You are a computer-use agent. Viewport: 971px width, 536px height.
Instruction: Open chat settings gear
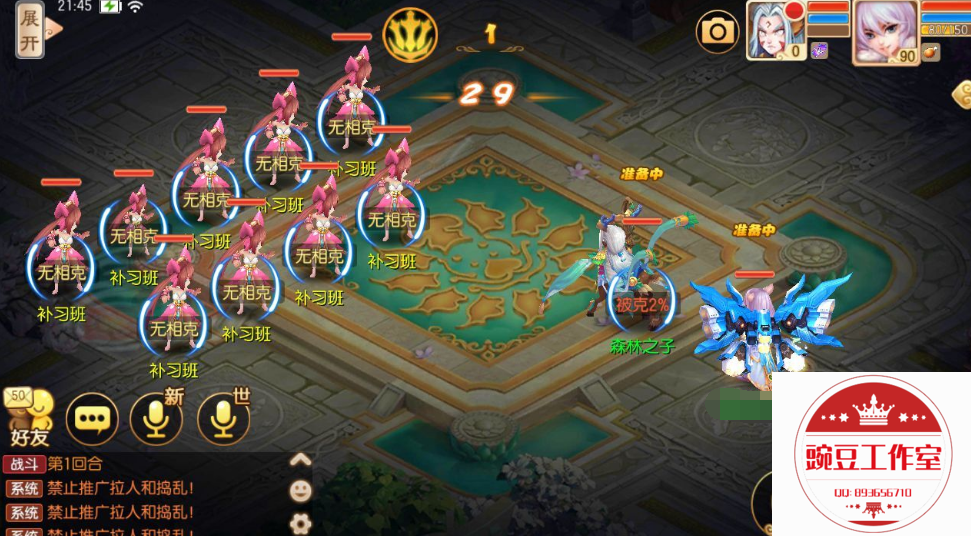300,522
